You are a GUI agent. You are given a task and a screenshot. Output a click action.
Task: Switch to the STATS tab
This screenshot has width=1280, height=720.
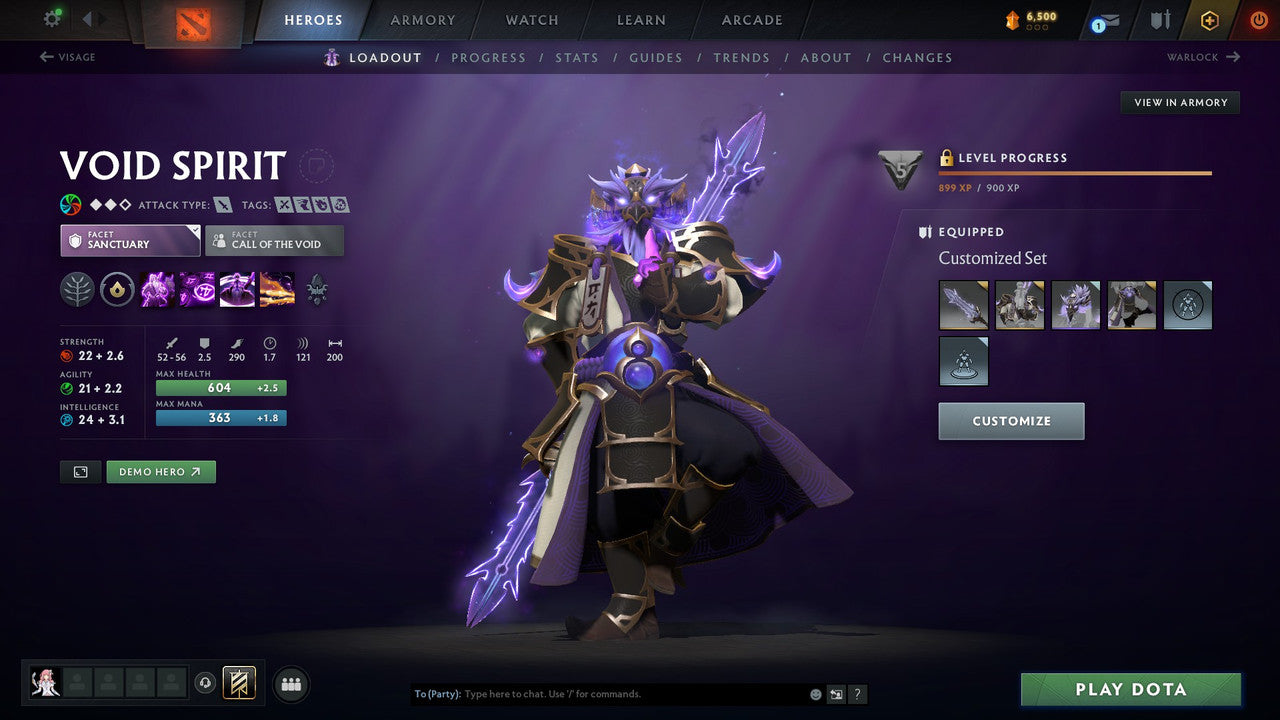click(577, 57)
